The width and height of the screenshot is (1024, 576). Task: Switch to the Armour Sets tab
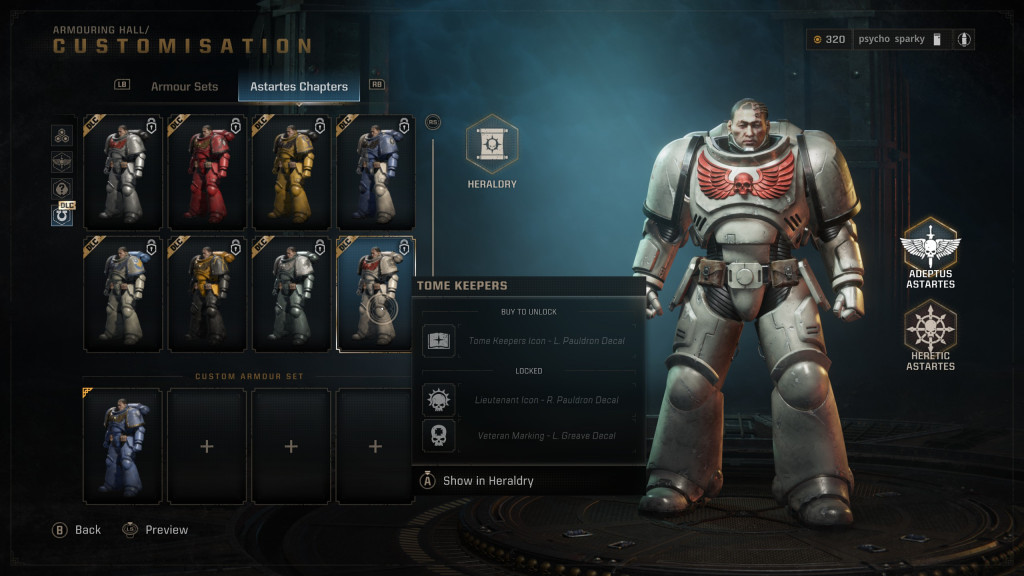tap(184, 87)
